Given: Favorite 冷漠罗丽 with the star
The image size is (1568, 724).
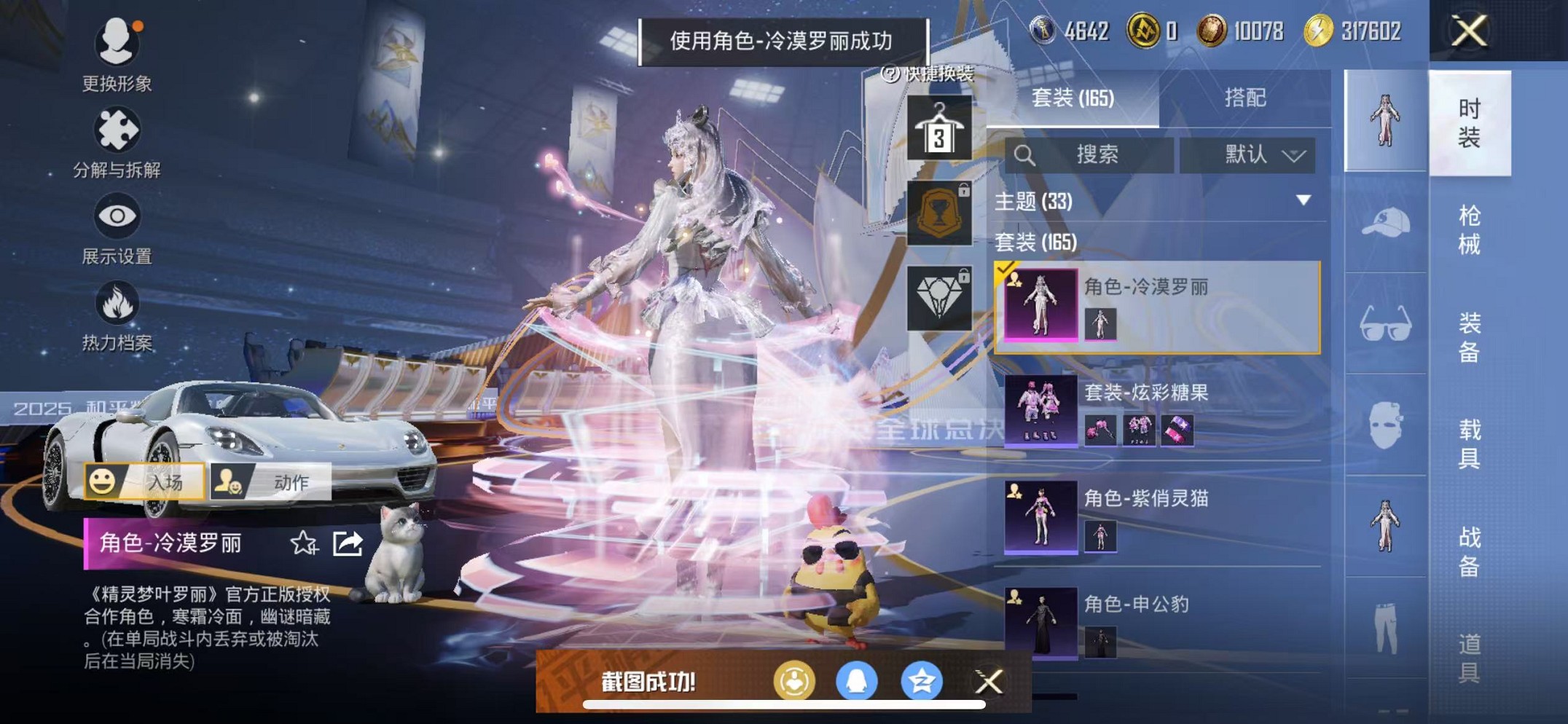Looking at the screenshot, I should (x=302, y=542).
